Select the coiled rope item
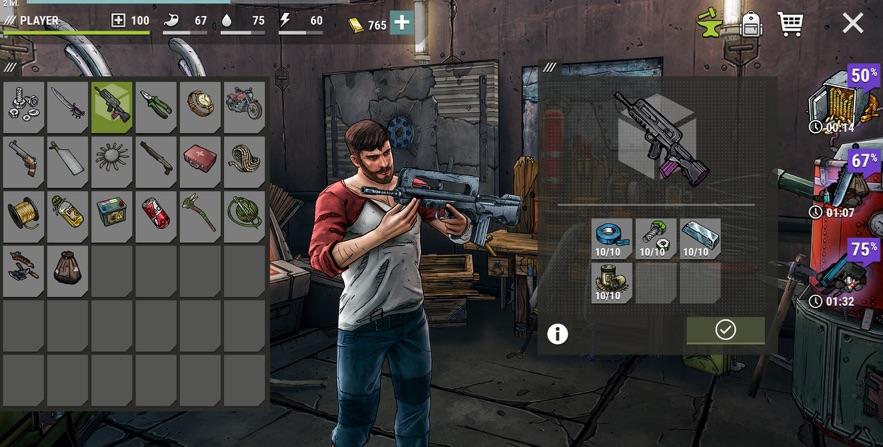This screenshot has width=883, height=447. pyautogui.click(x=244, y=159)
